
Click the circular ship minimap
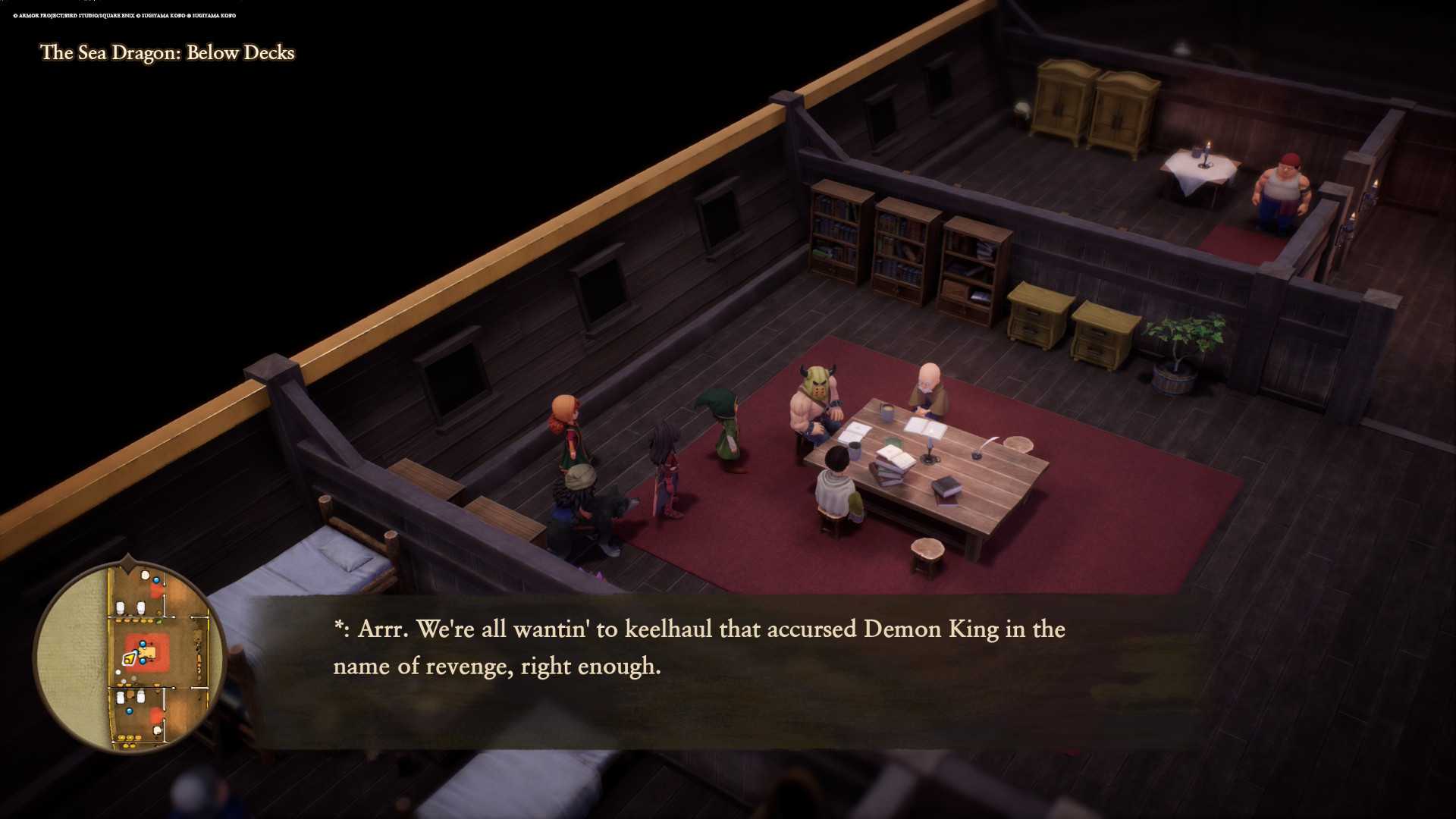tap(130, 657)
